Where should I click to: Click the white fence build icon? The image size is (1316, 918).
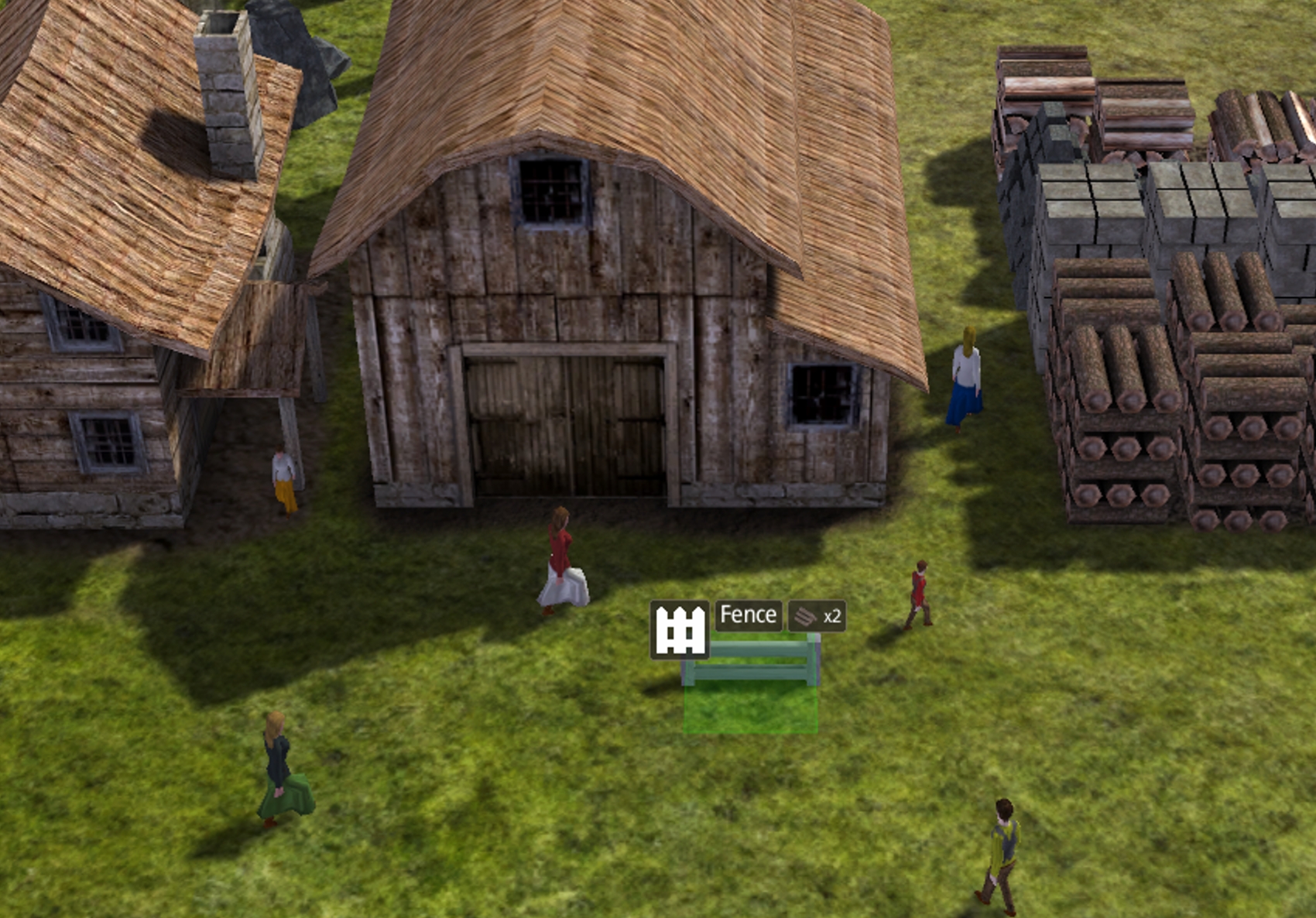tap(680, 630)
